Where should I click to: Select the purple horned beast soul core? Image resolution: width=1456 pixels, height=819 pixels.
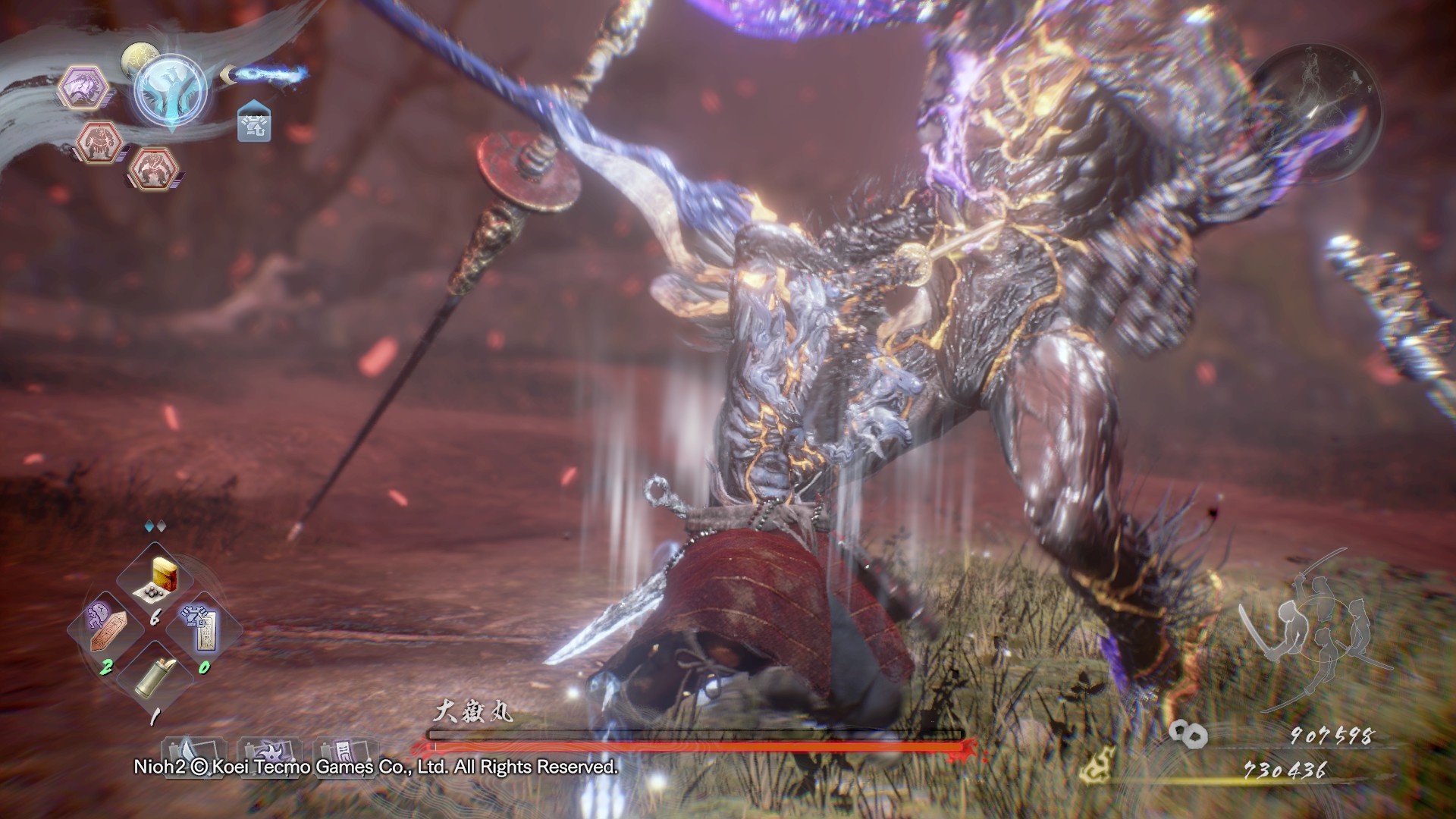(83, 88)
